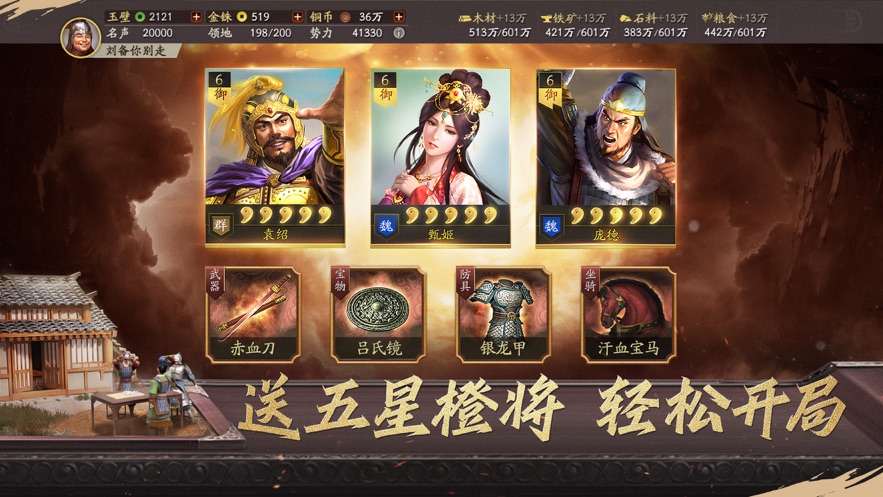Select the 甄姬 hero card
Image resolution: width=883 pixels, height=497 pixels.
(440, 157)
